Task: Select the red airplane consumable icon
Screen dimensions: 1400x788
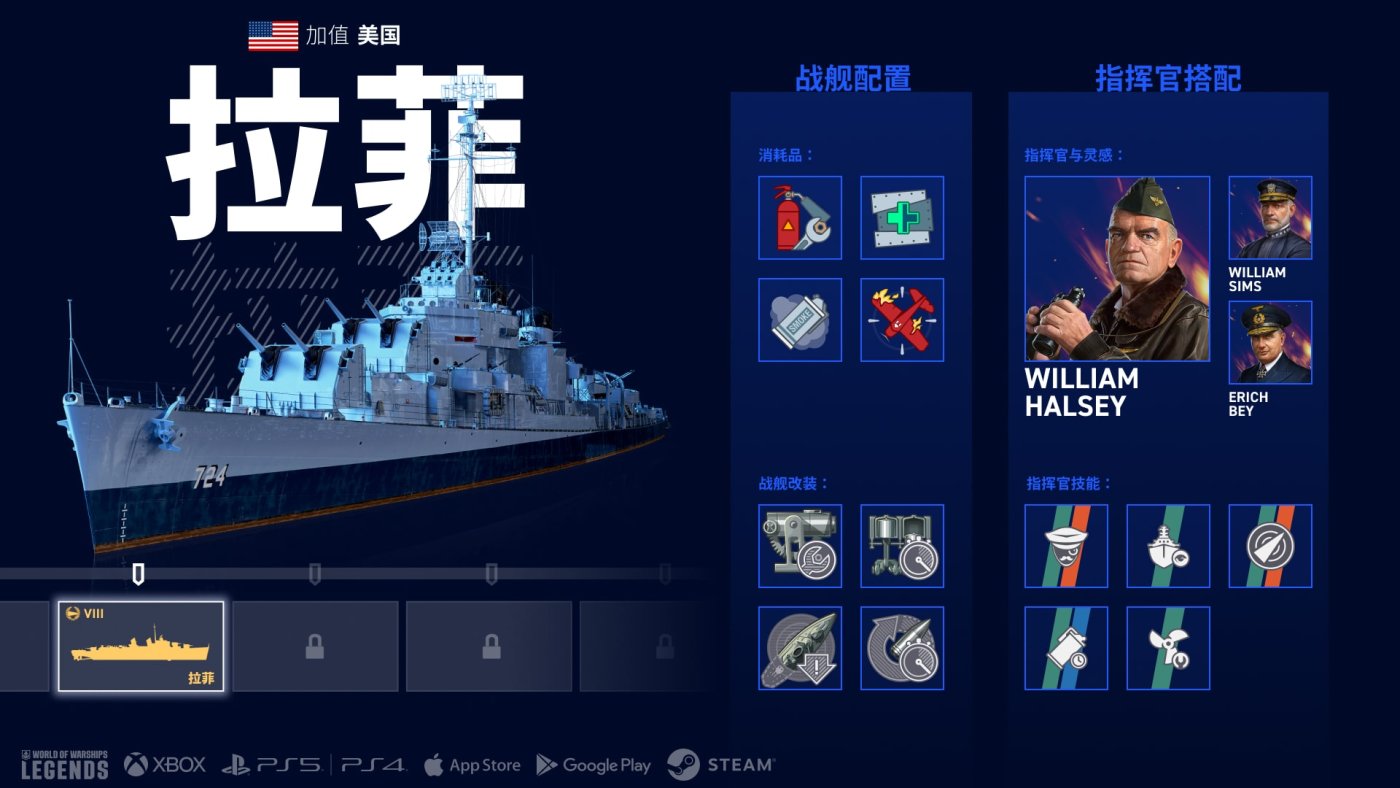Action: coord(902,320)
